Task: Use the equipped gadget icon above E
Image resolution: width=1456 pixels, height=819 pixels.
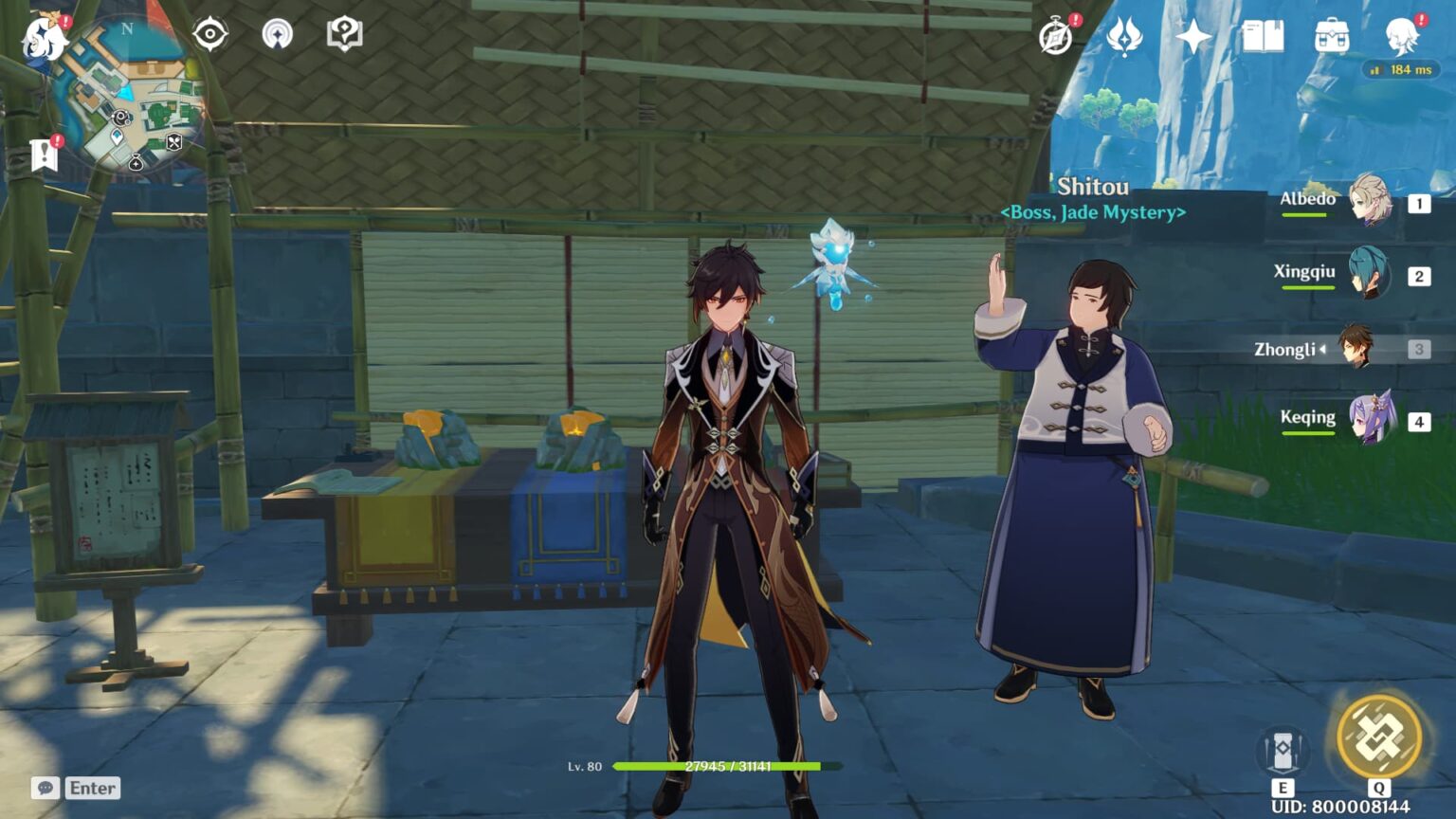Action: coord(1285,749)
